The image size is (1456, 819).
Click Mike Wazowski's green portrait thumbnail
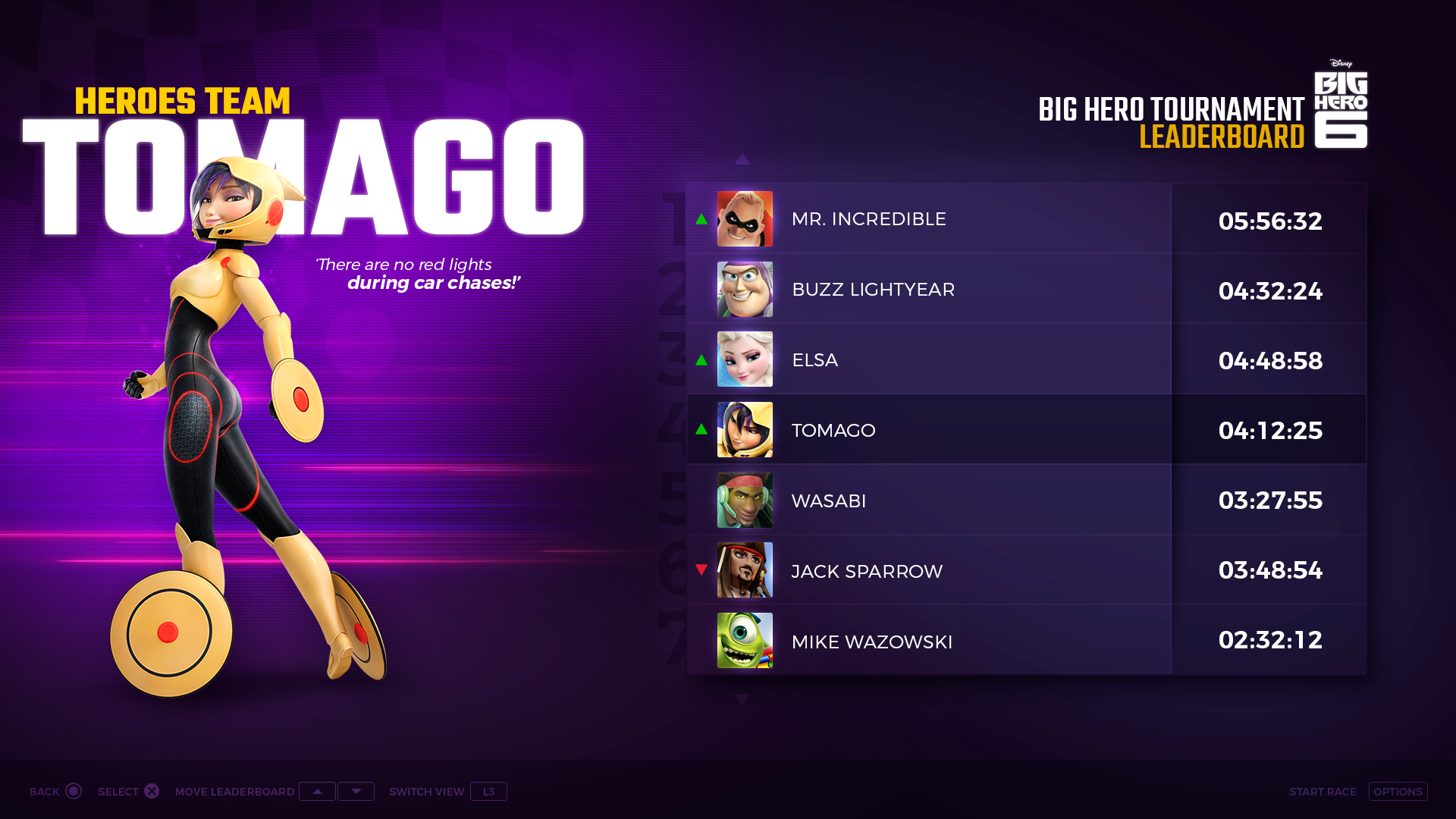[745, 641]
